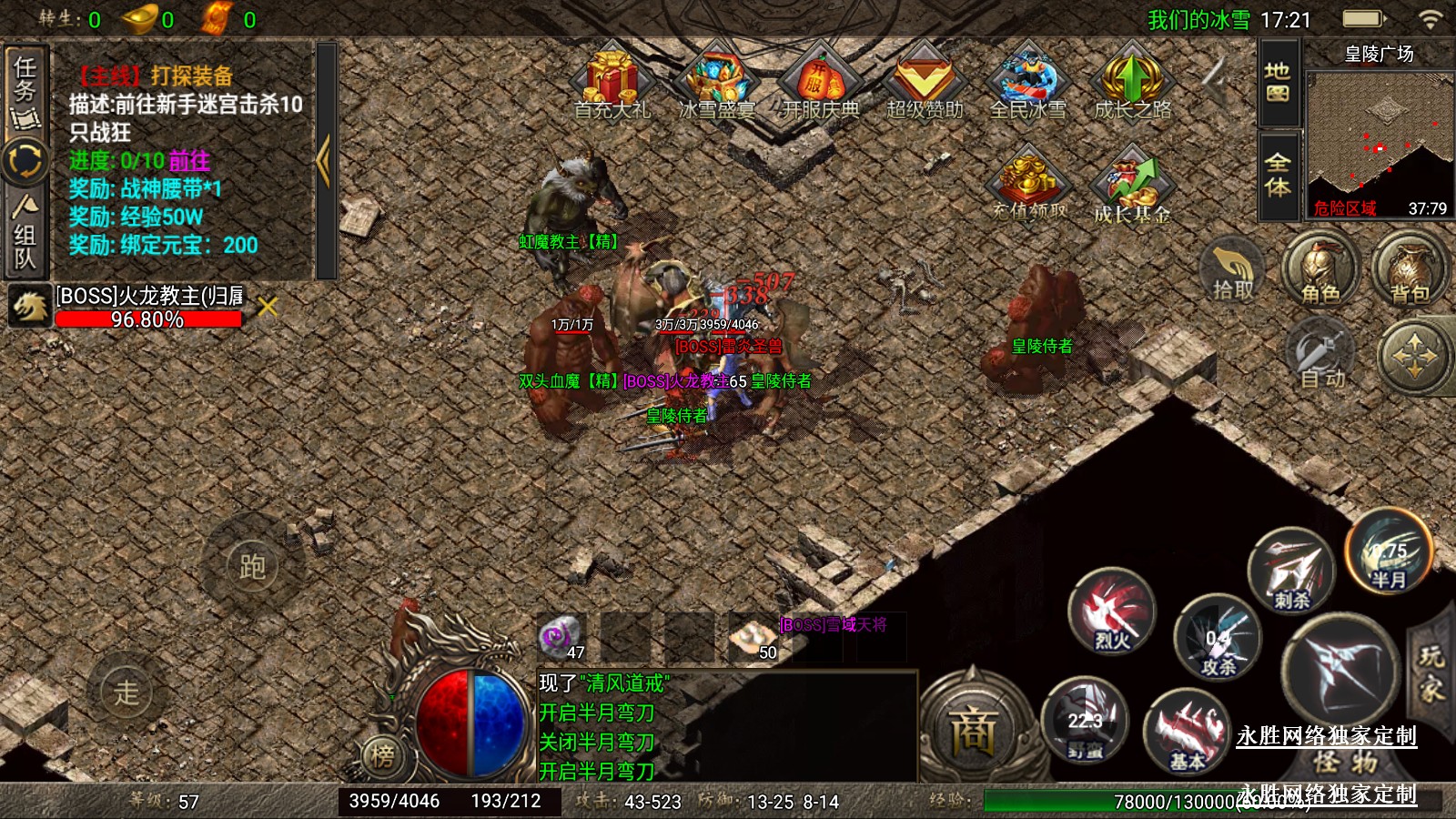Open the 商 shop button
The height and width of the screenshot is (819, 1456).
tap(973, 730)
